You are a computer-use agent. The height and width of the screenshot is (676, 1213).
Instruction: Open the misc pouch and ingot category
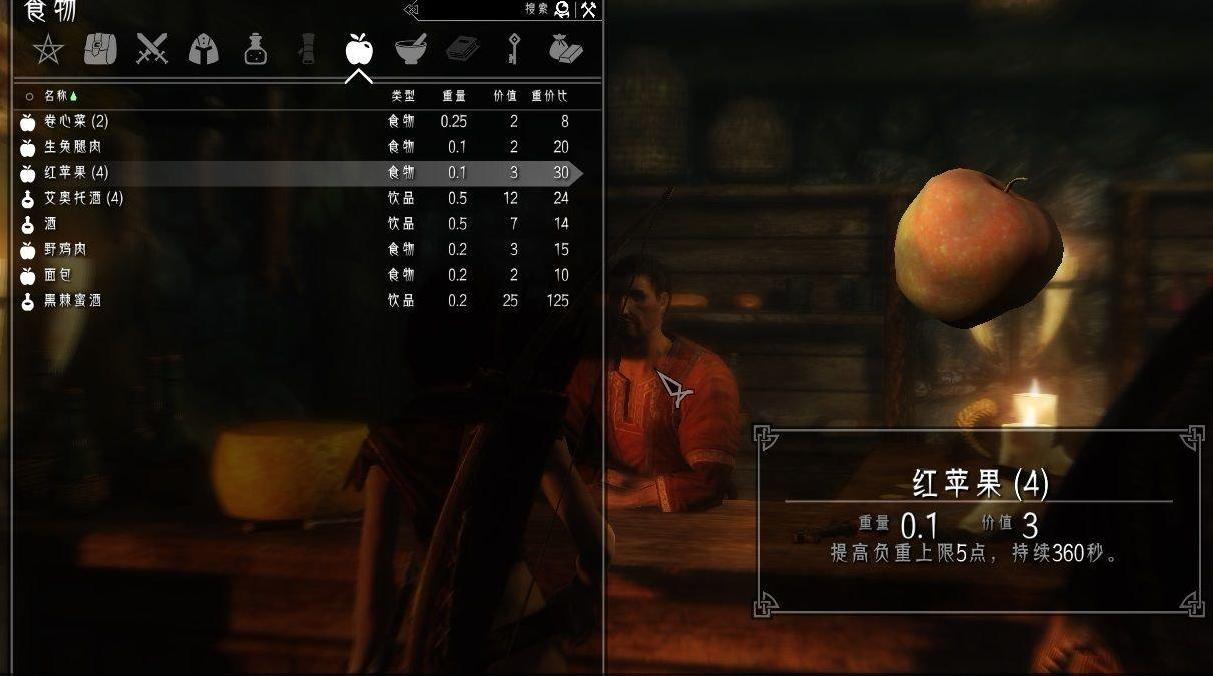click(x=566, y=49)
